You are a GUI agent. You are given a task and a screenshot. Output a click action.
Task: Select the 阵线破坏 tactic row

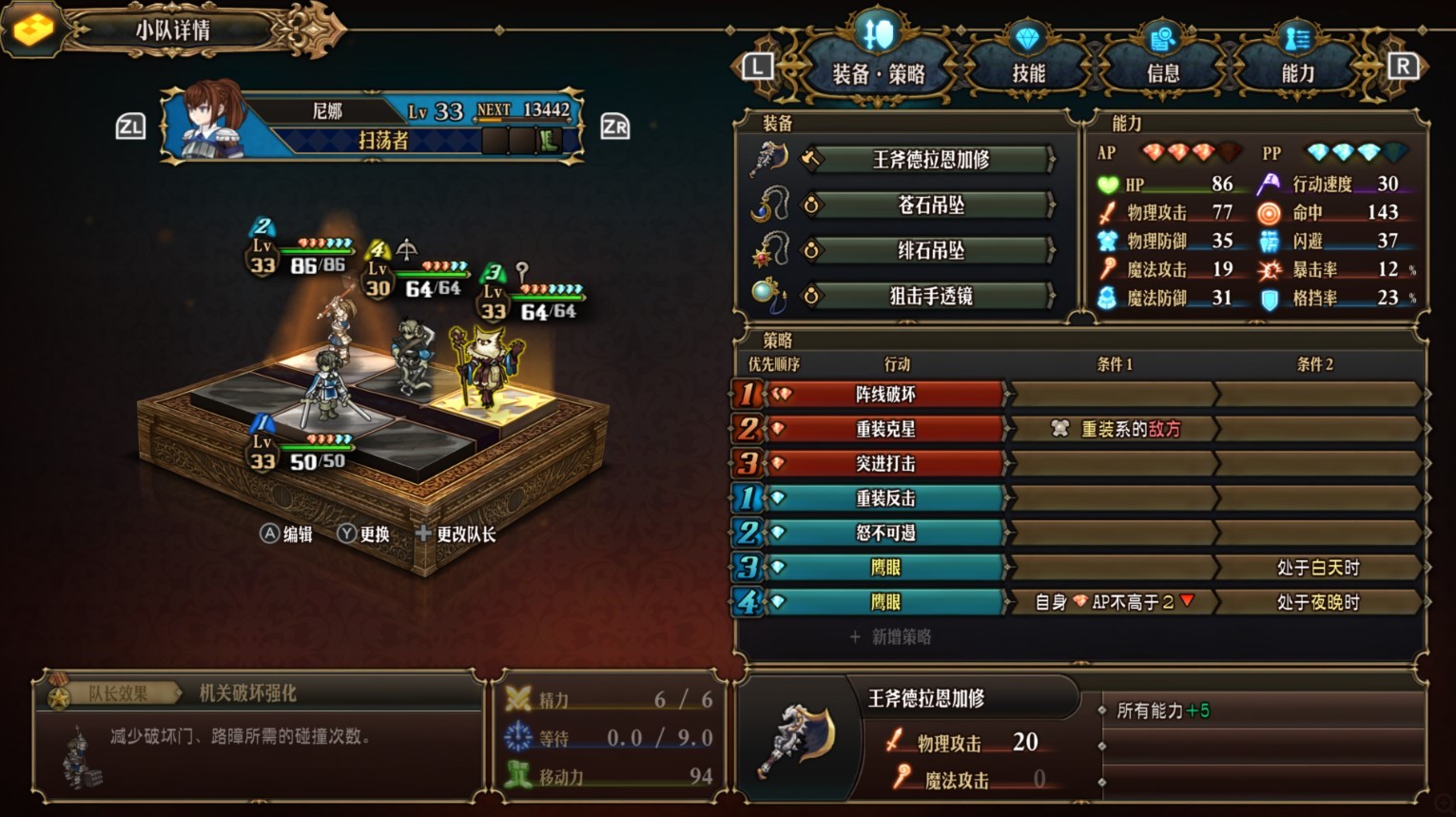[884, 395]
